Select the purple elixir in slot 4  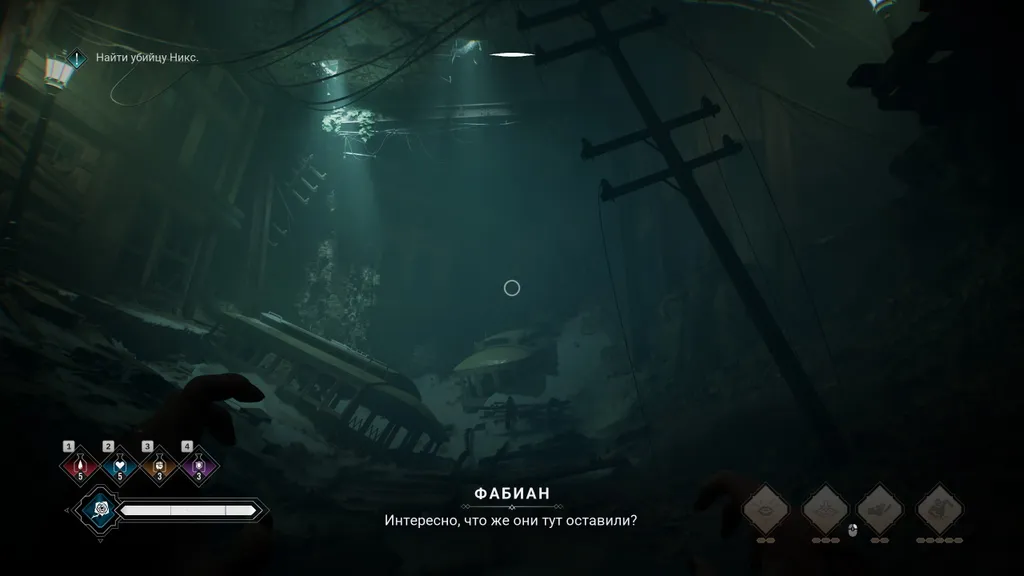198,467
